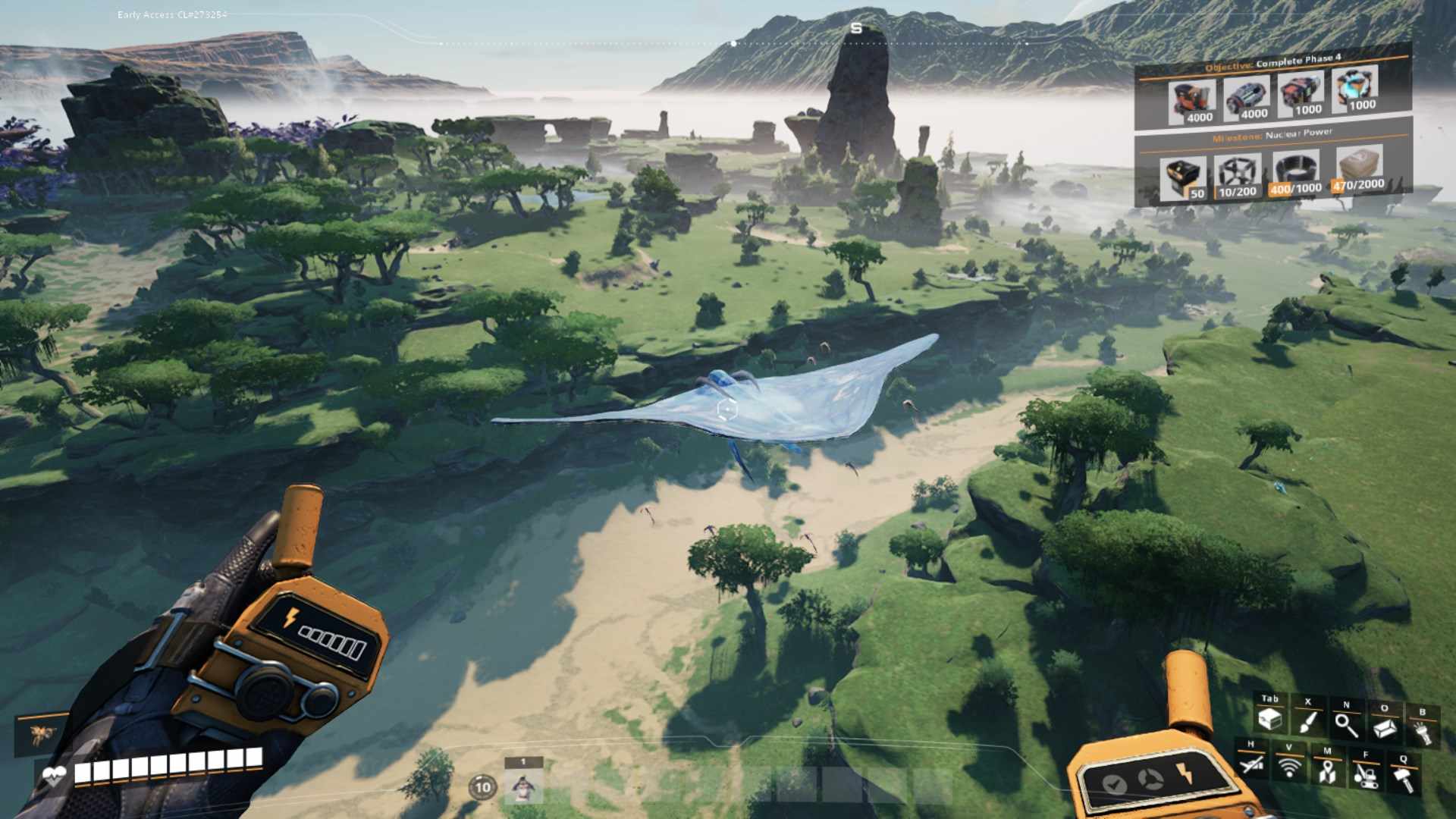Open the build menu cube icon (Tab)
Viewport: 1456px width, 819px height.
(x=1271, y=721)
